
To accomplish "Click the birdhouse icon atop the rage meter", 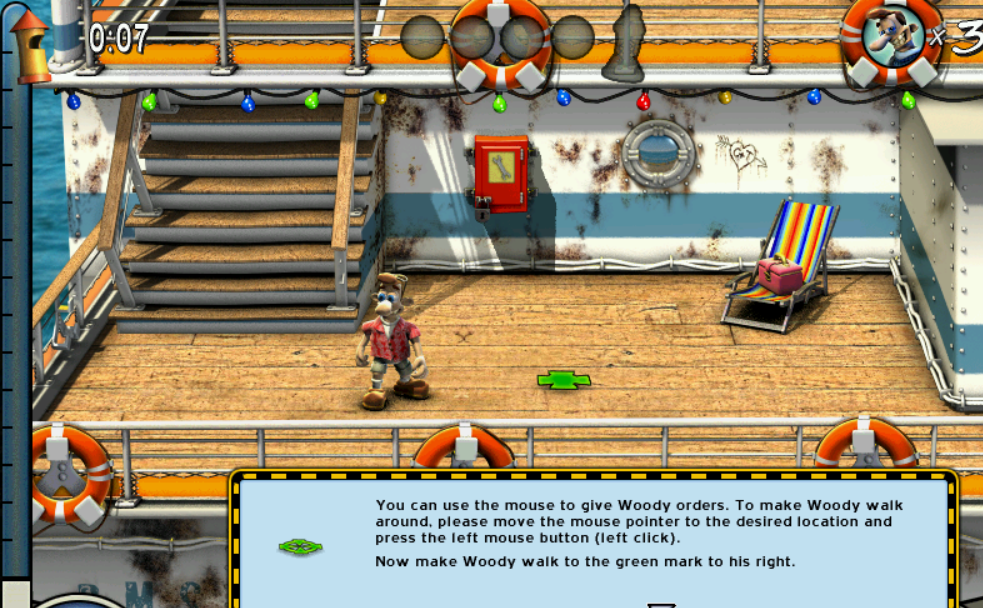I will click(x=30, y=45).
